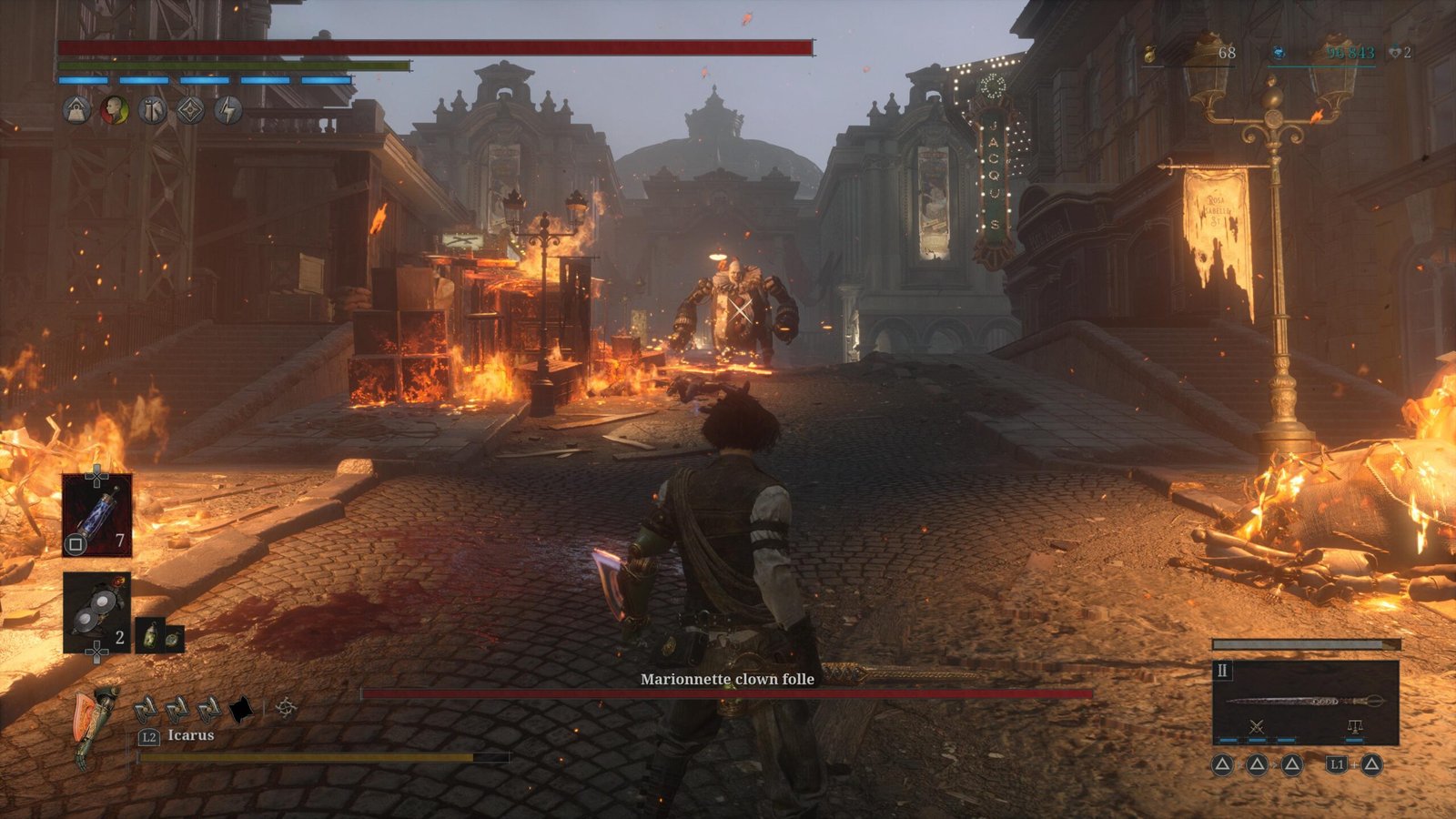The width and height of the screenshot is (1456, 819).
Task: Select the chess knight status icon
Action: 153,111
